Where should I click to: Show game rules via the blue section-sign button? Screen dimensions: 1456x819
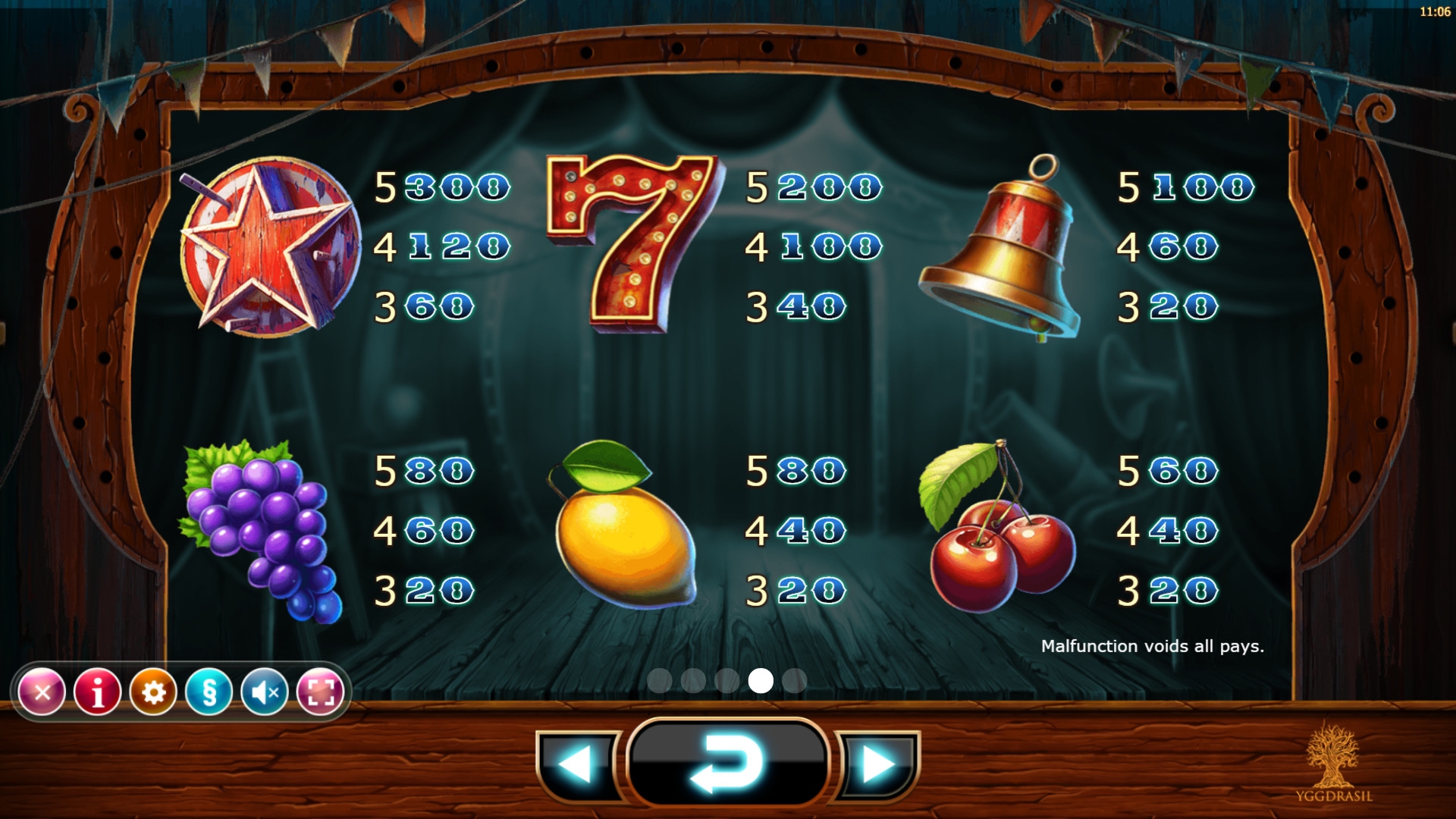tap(209, 692)
